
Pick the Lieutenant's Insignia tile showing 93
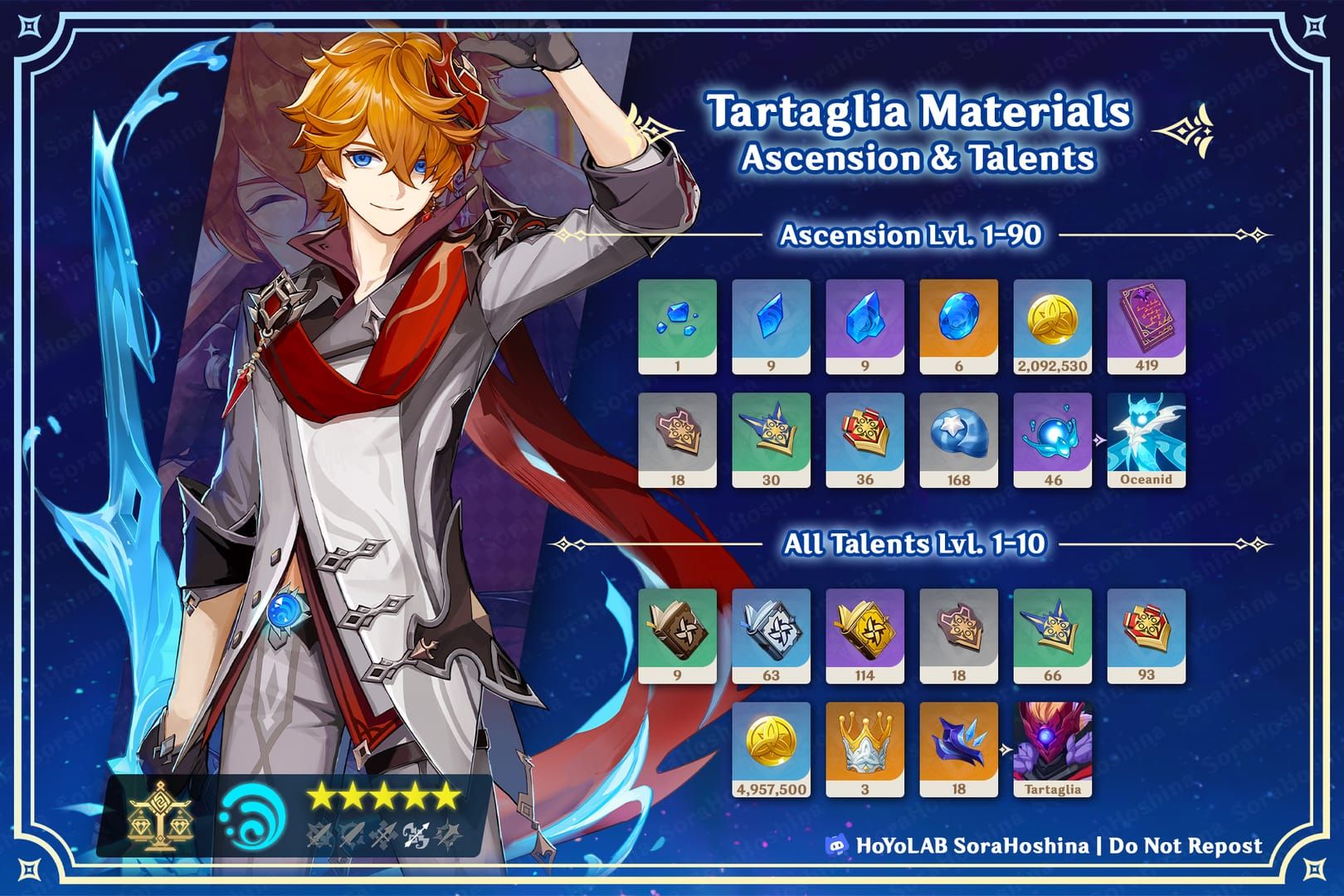pos(1146,635)
